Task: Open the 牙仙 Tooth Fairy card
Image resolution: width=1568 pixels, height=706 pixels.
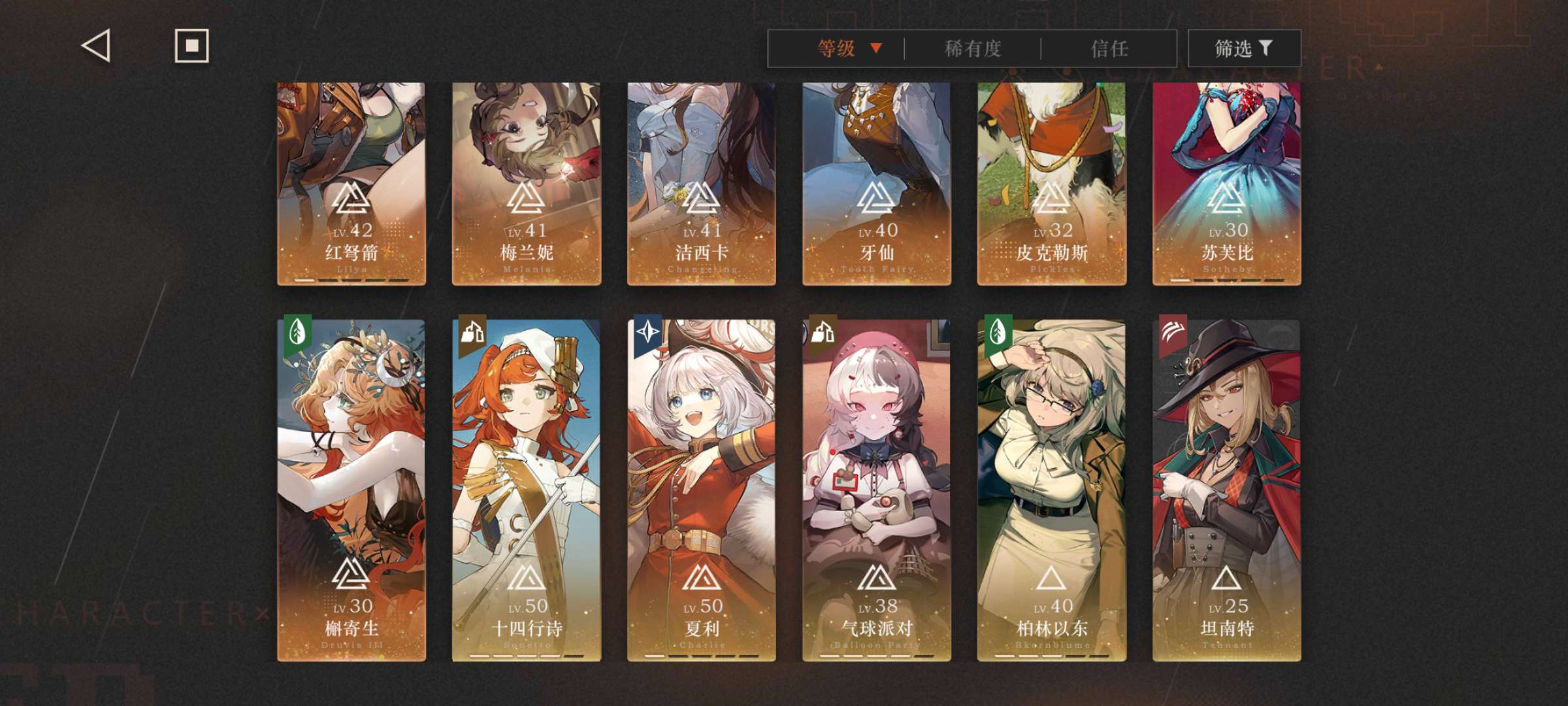Action: [x=877, y=184]
